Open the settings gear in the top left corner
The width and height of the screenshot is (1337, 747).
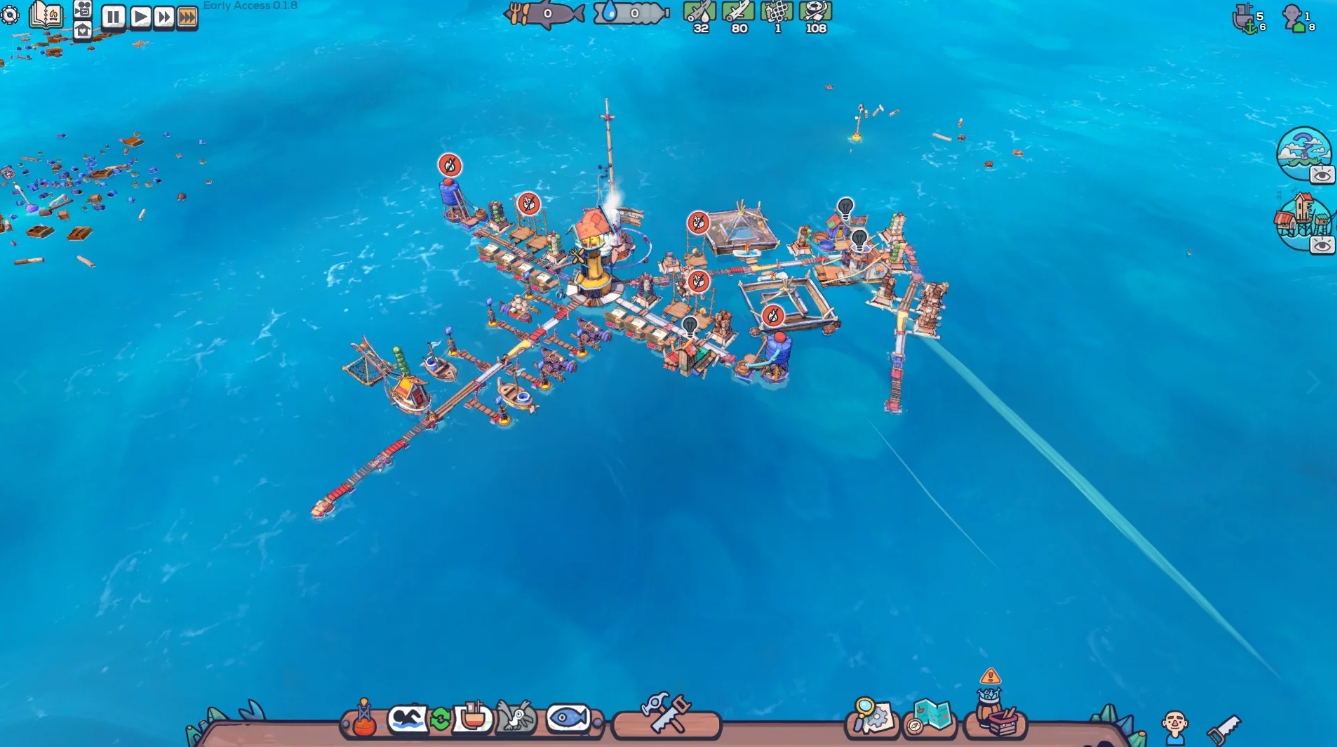[x=12, y=14]
